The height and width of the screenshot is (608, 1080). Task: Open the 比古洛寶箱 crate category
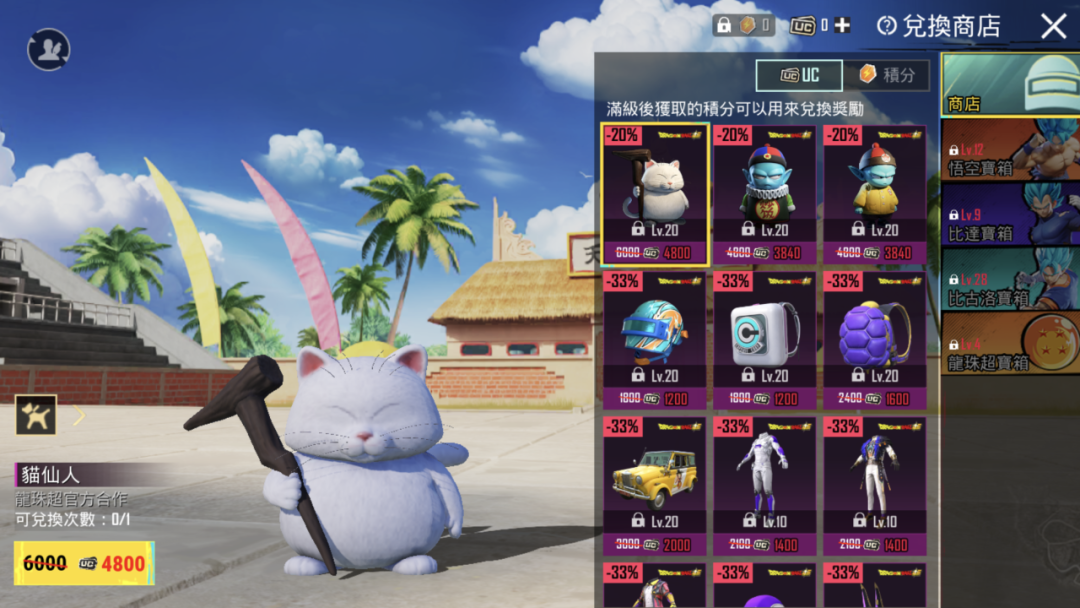tap(1010, 278)
